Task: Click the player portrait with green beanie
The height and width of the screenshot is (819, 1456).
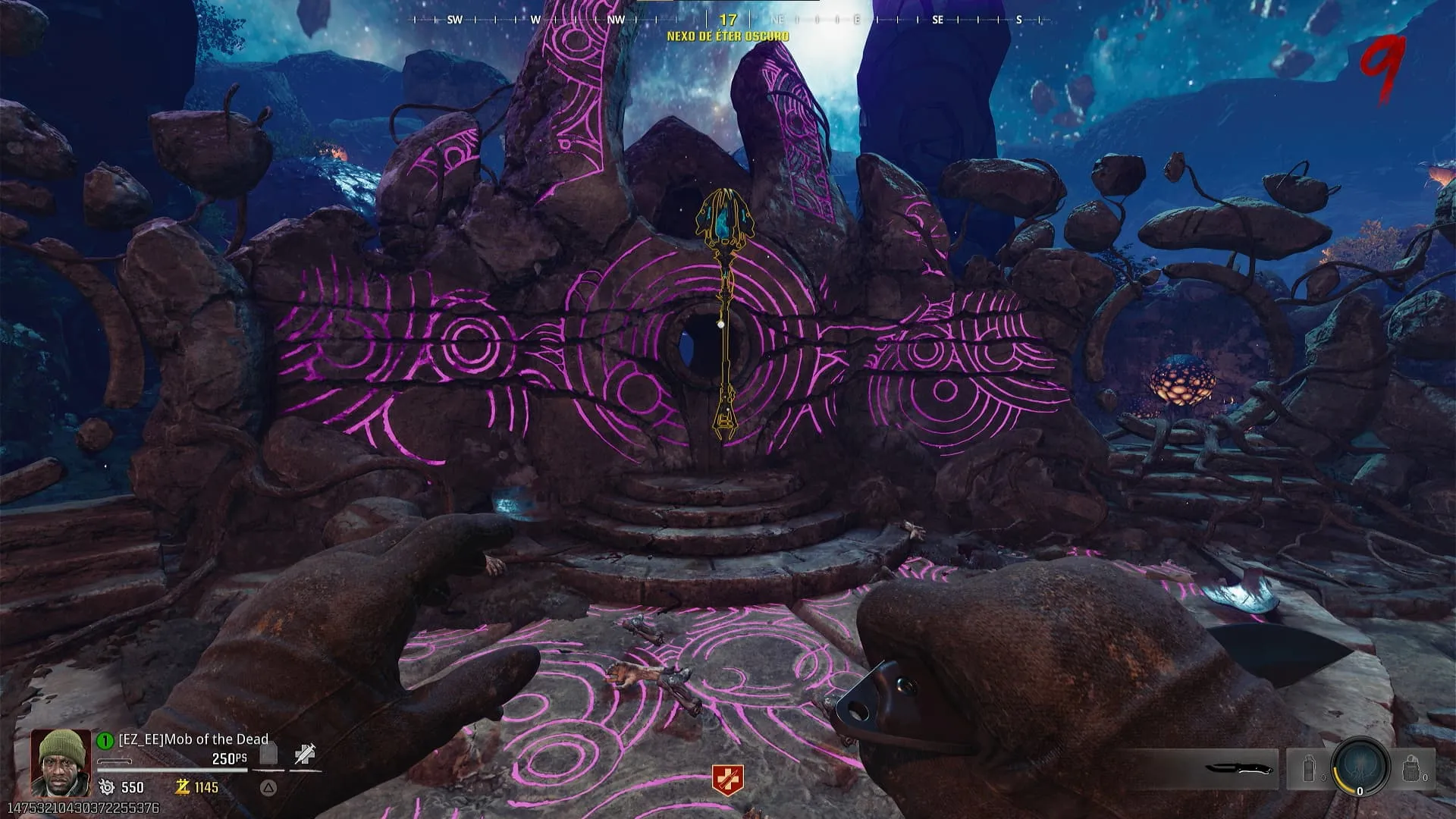Action: (x=61, y=762)
